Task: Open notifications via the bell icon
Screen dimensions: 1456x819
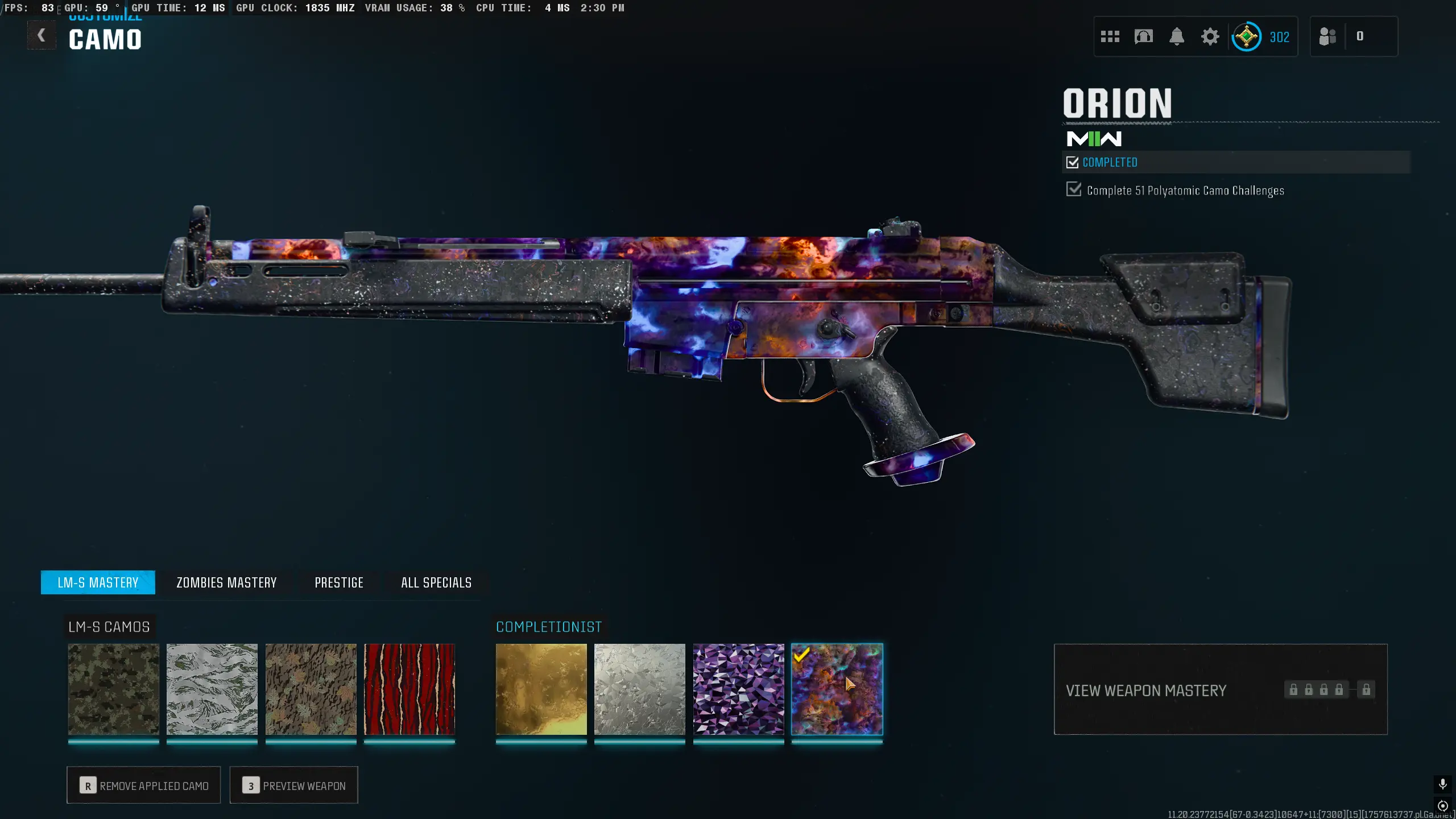Action: click(x=1177, y=37)
